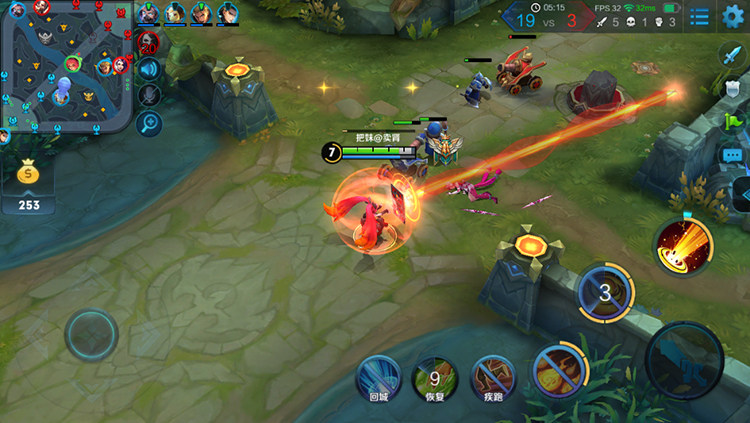This screenshot has height=423, width=750.
Task: Activate the Sprint (疾跑) summoner spell
Action: pos(492,378)
